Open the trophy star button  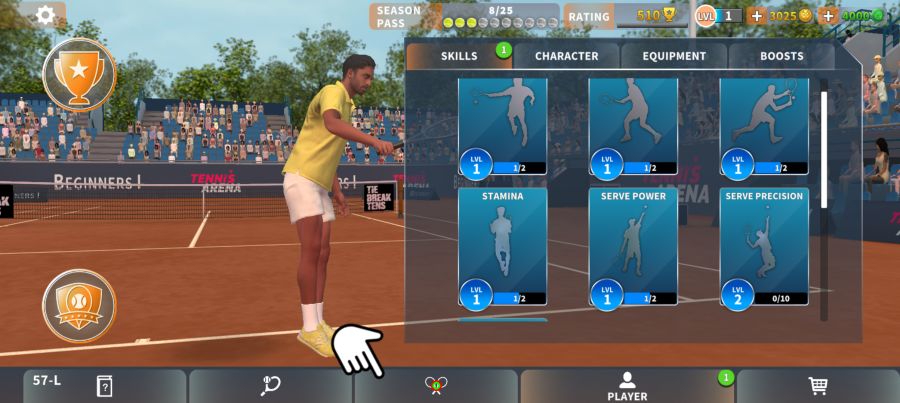[x=79, y=73]
